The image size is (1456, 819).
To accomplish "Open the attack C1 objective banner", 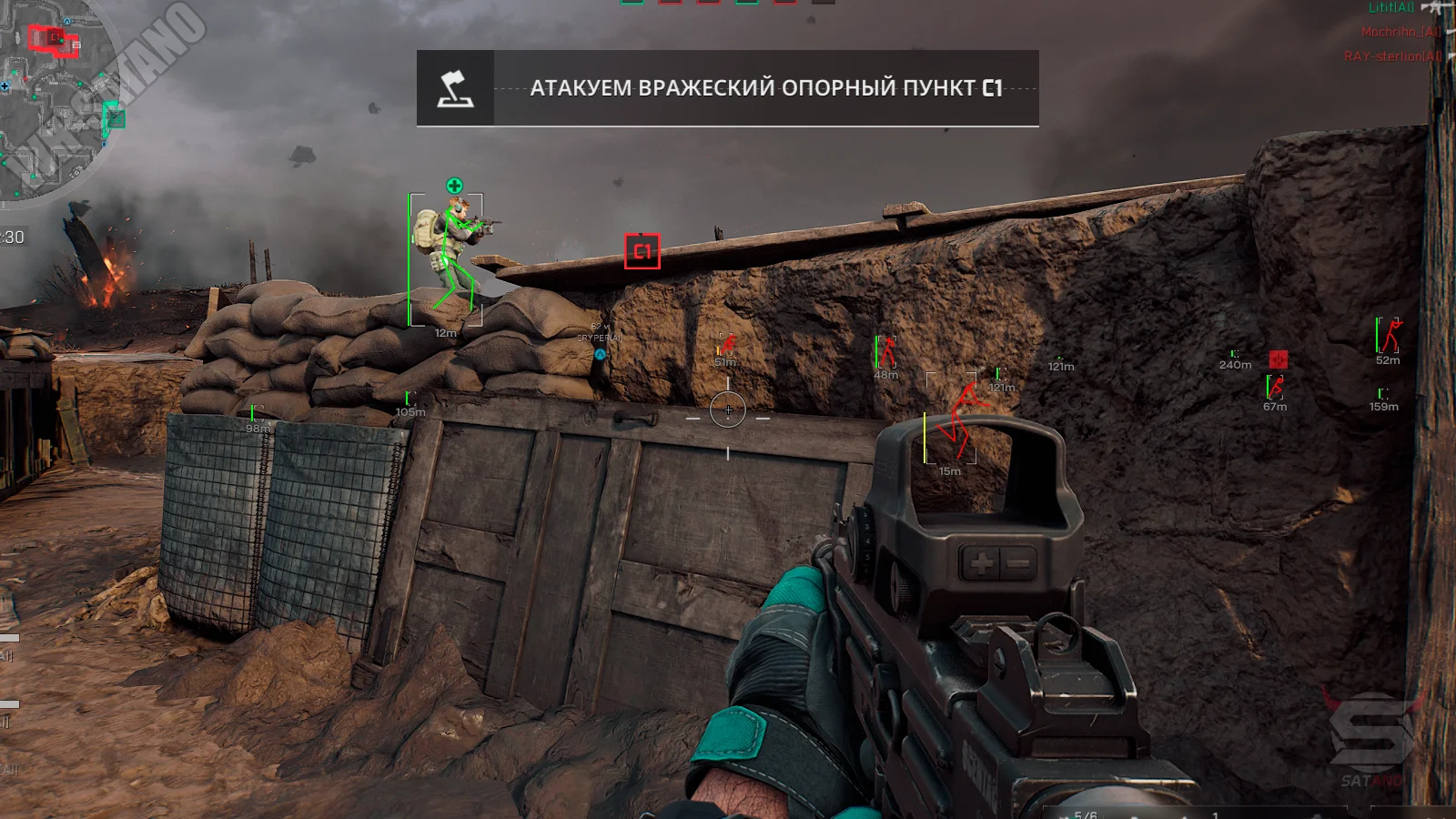I will [765, 88].
